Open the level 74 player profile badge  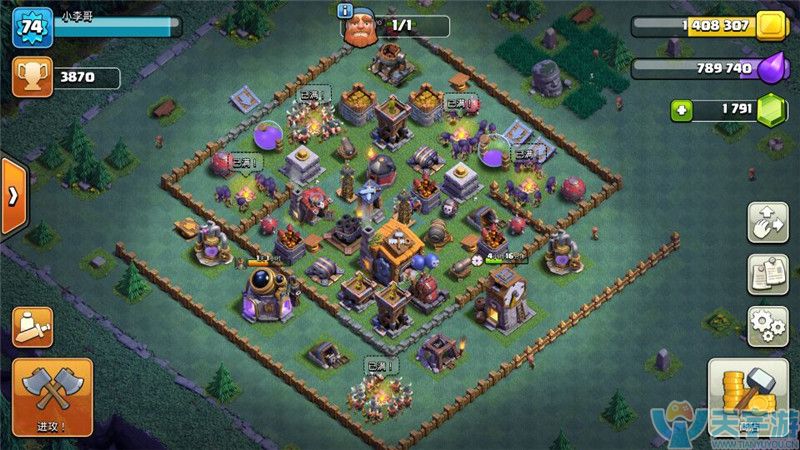(32, 27)
